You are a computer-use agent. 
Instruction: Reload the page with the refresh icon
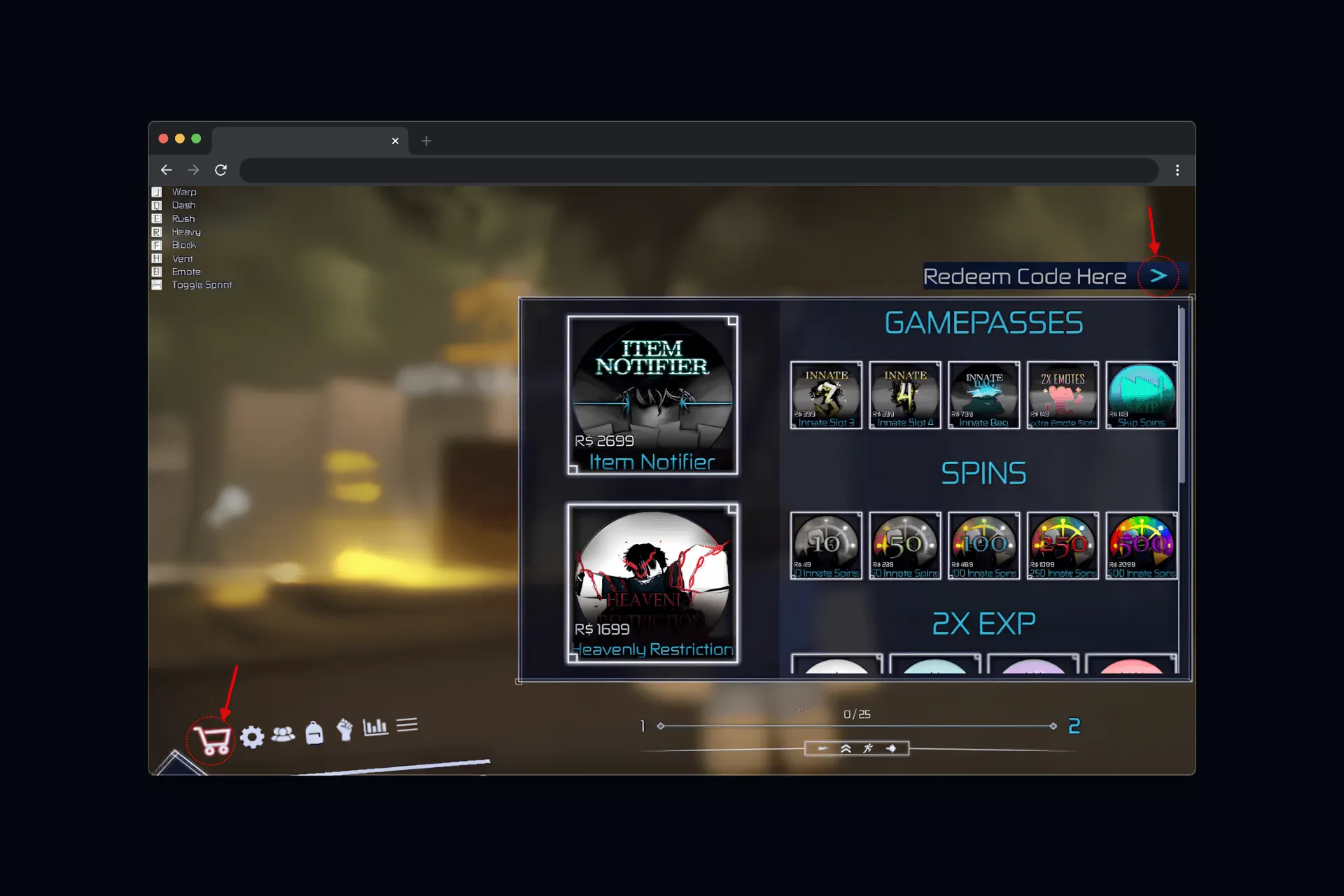(x=220, y=170)
